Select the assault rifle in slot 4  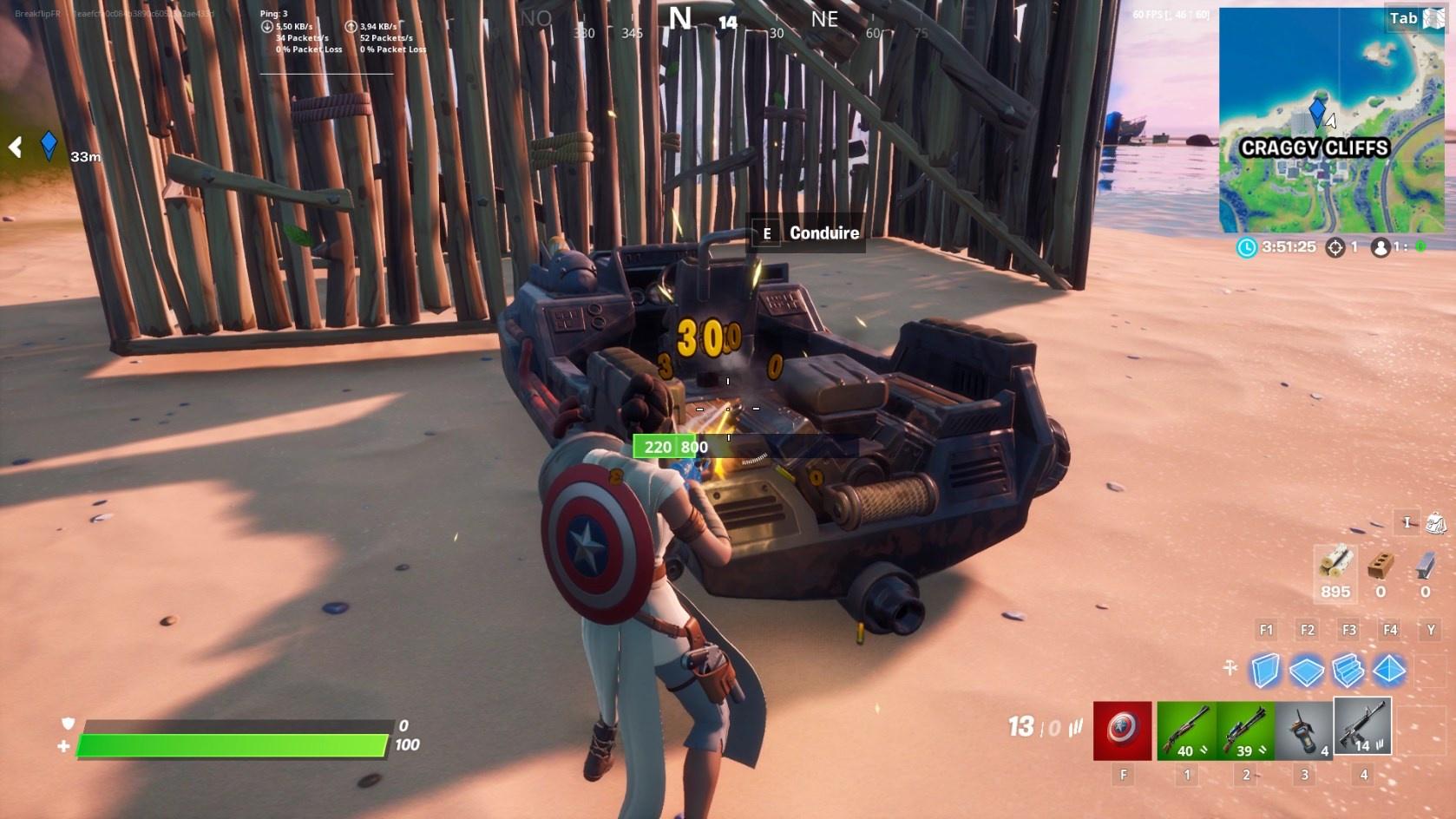(x=1362, y=727)
